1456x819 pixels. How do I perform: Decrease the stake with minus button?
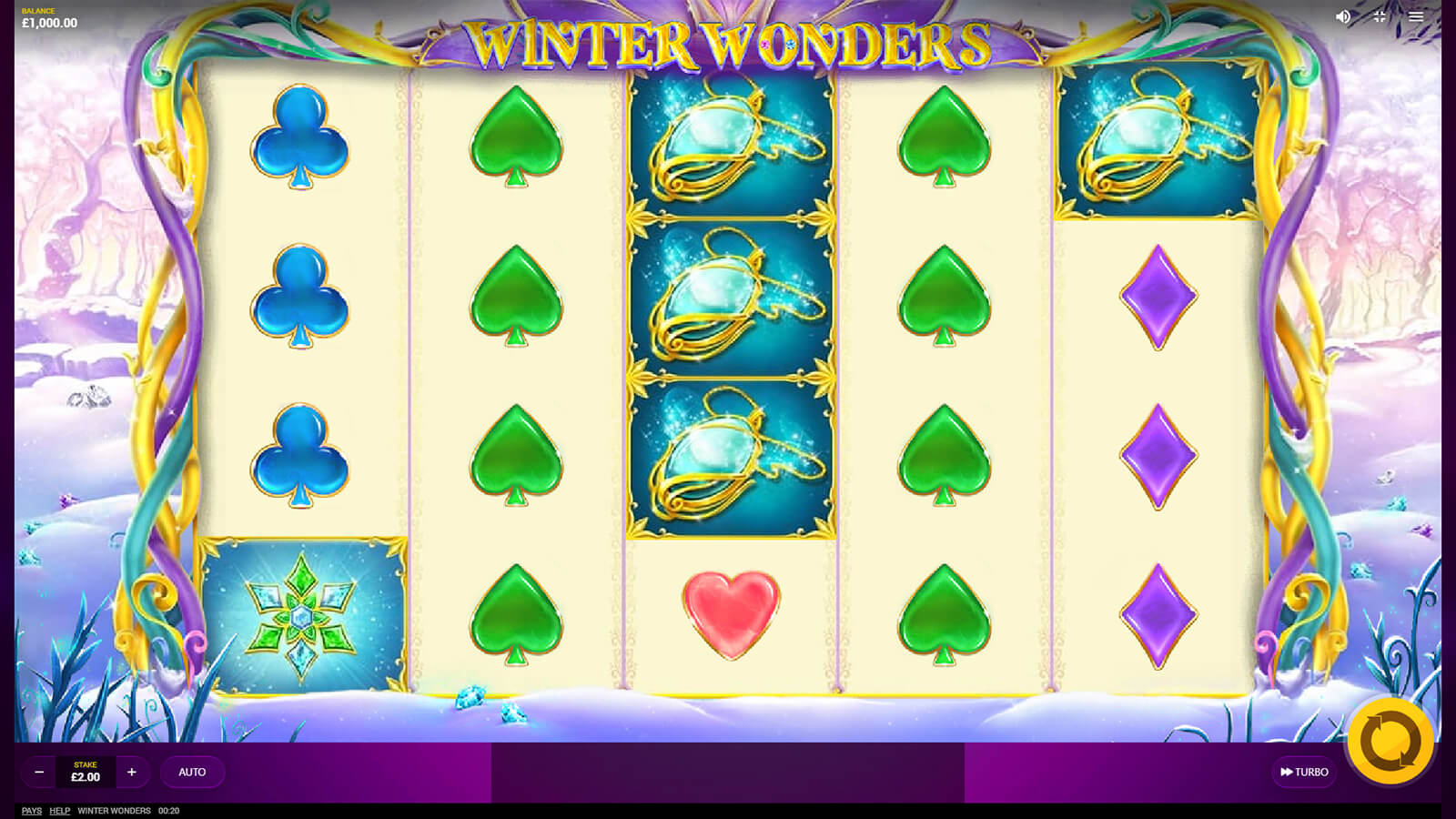39,772
